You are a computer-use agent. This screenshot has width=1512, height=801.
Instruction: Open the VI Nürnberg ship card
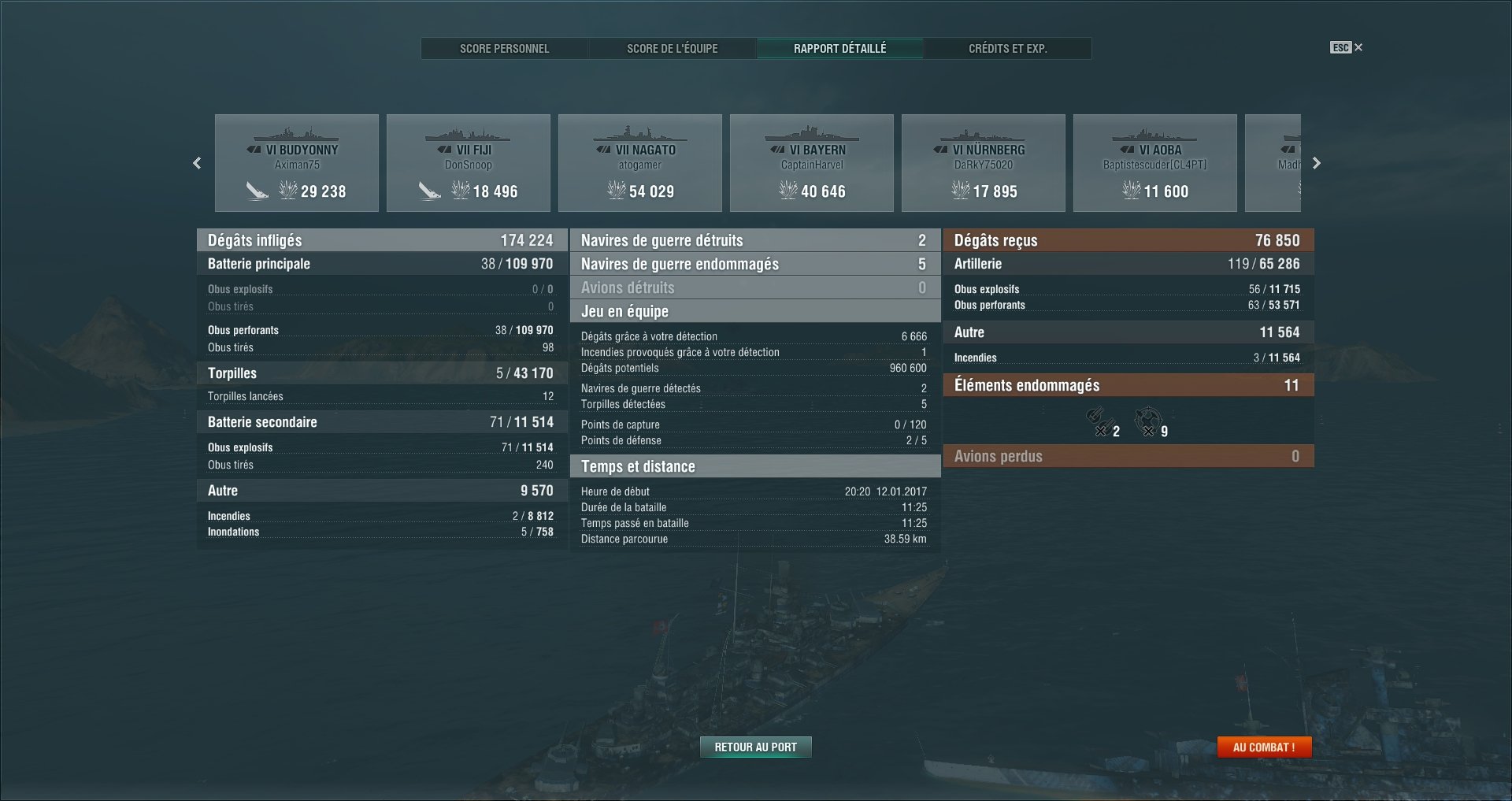(984, 163)
